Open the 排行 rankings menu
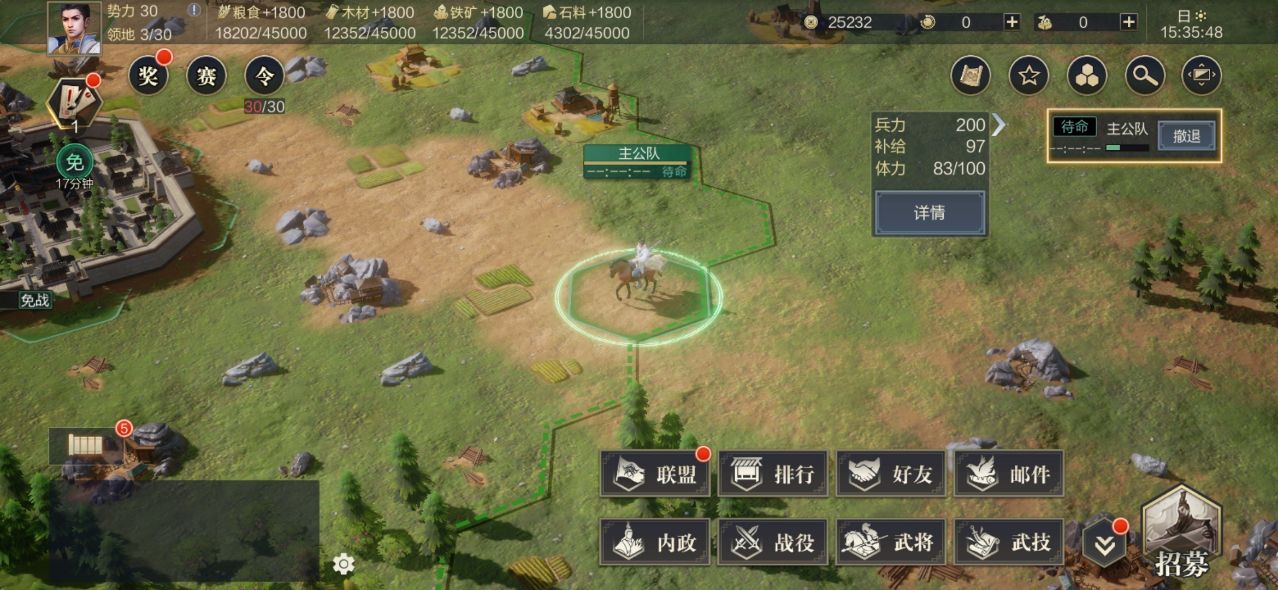The image size is (1278, 590). [x=773, y=474]
